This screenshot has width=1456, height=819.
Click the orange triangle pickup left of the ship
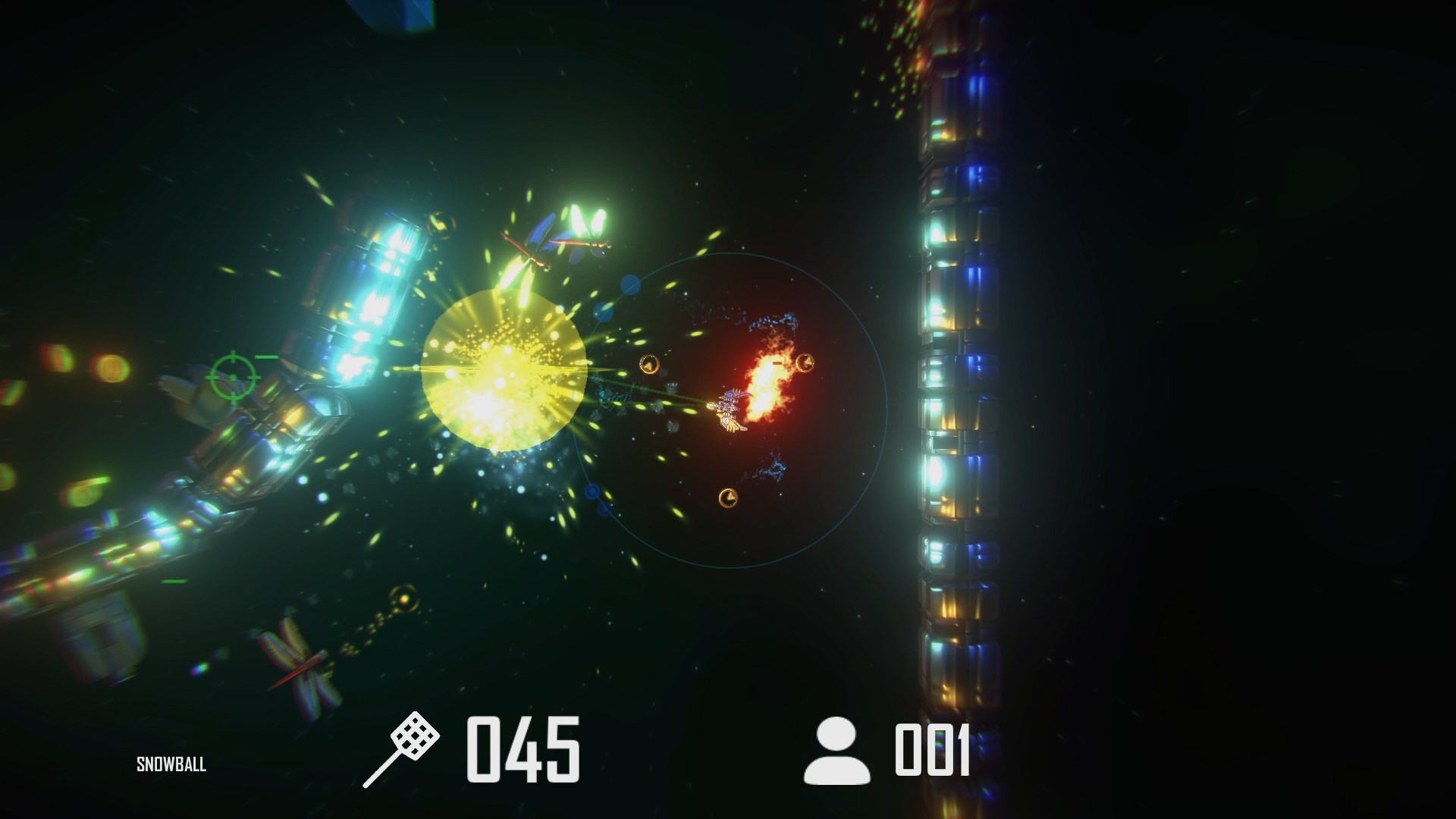pos(648,363)
